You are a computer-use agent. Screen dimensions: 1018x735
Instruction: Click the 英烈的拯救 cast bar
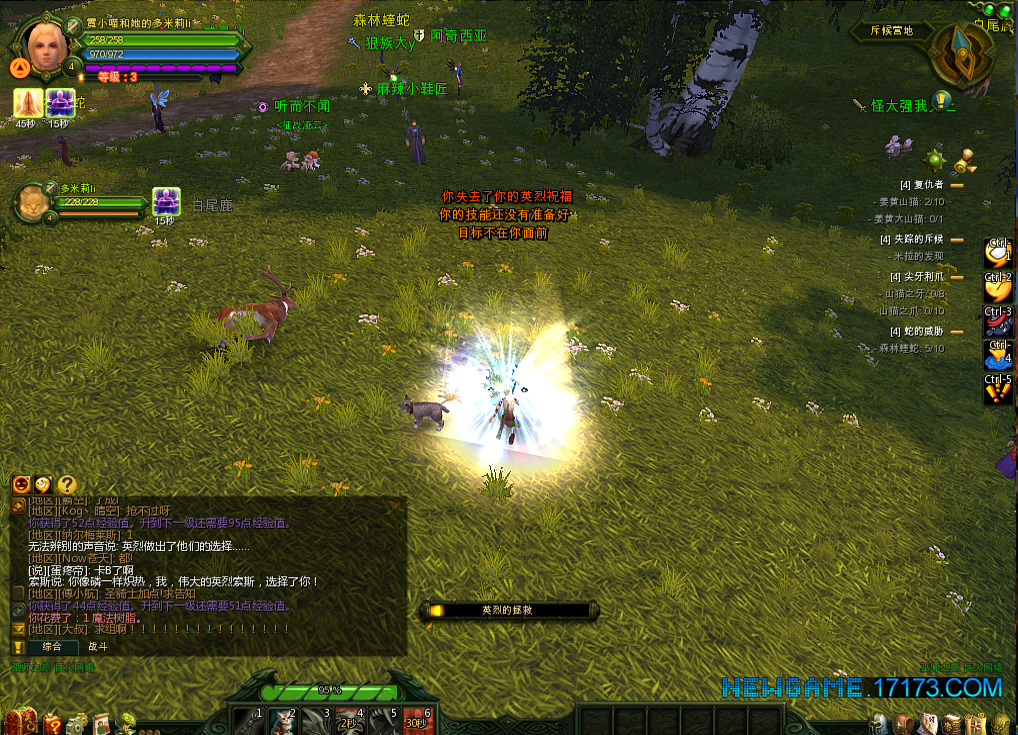[508, 610]
